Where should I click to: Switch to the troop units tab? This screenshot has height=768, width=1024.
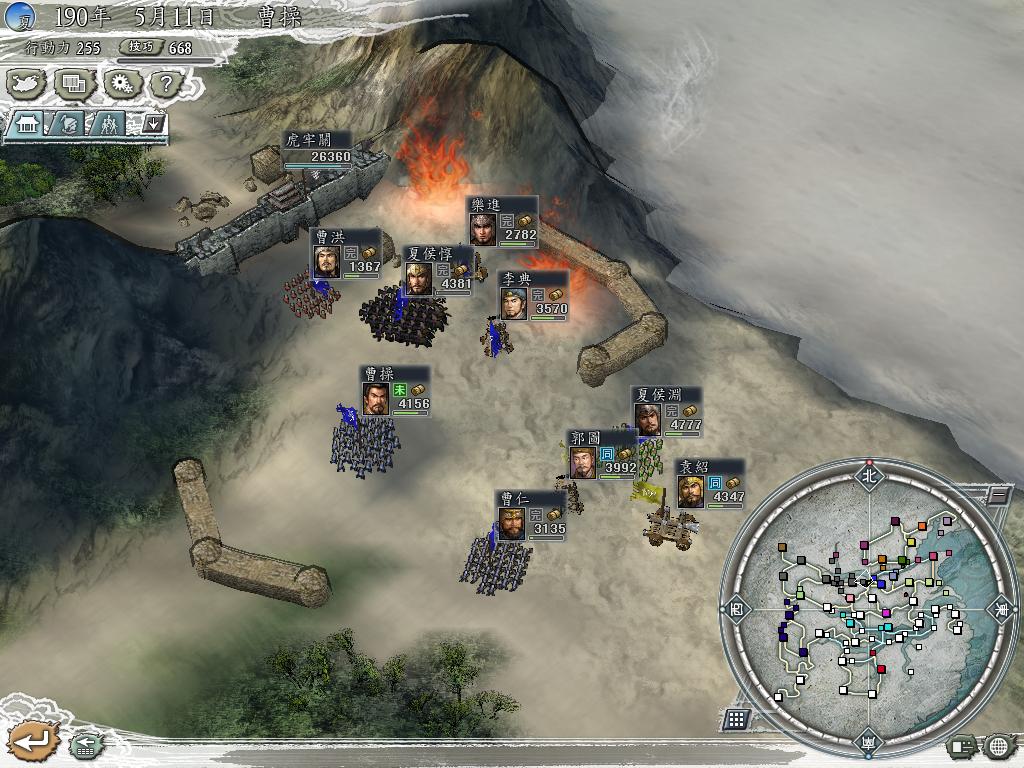point(108,123)
